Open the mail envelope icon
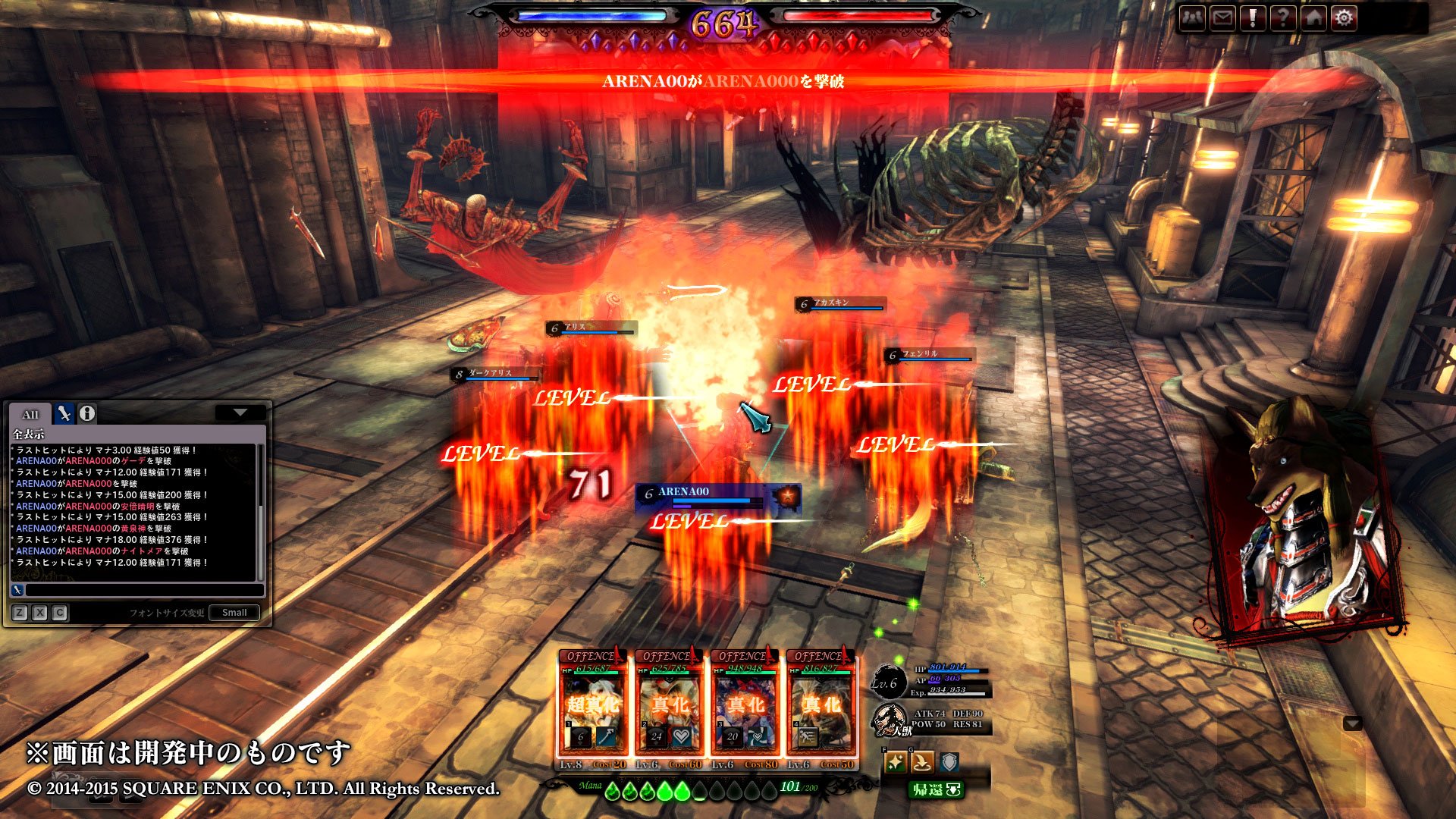 tap(1222, 17)
